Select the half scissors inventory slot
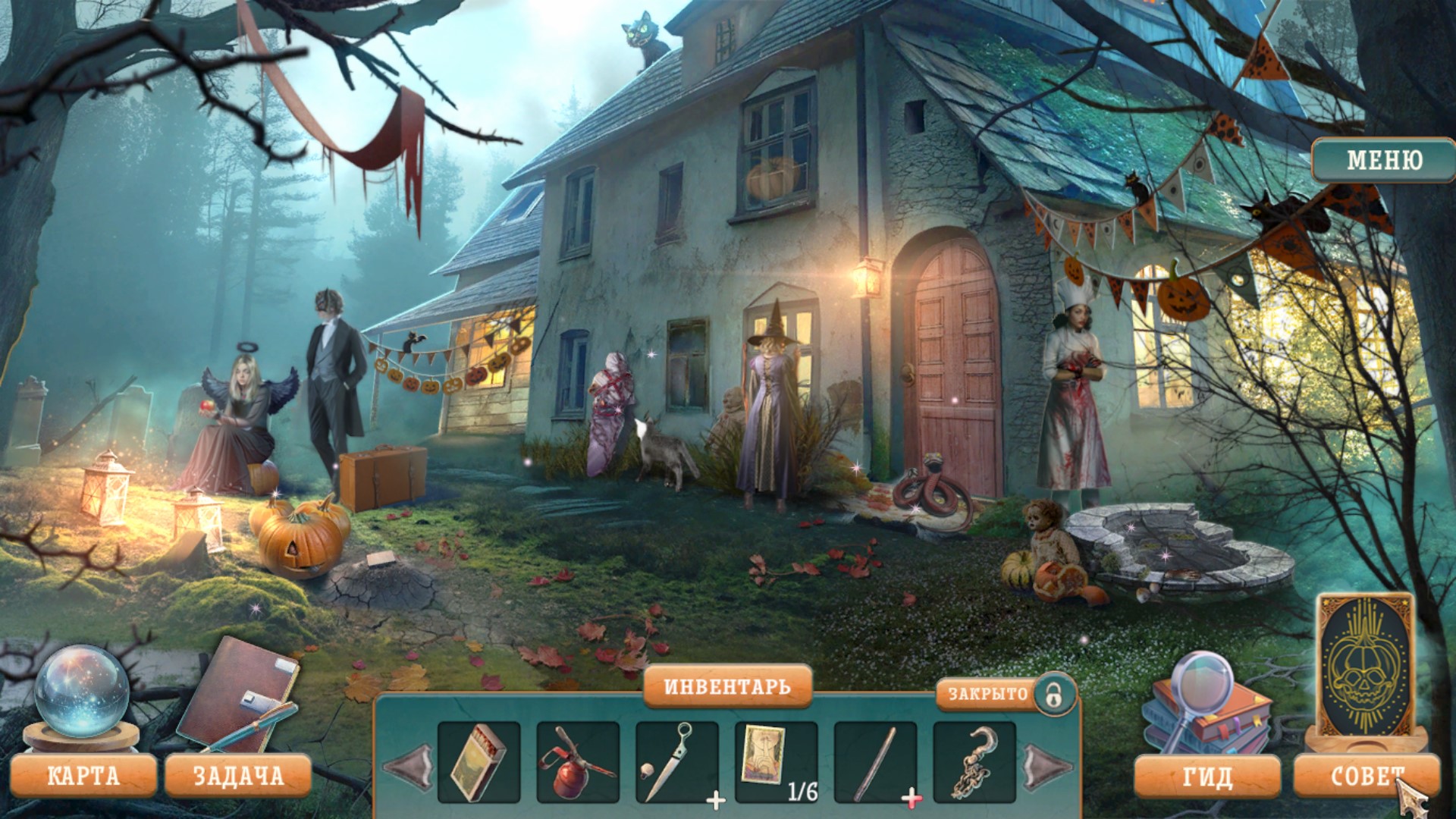Screen dimensions: 1456x819 pyautogui.click(x=676, y=762)
